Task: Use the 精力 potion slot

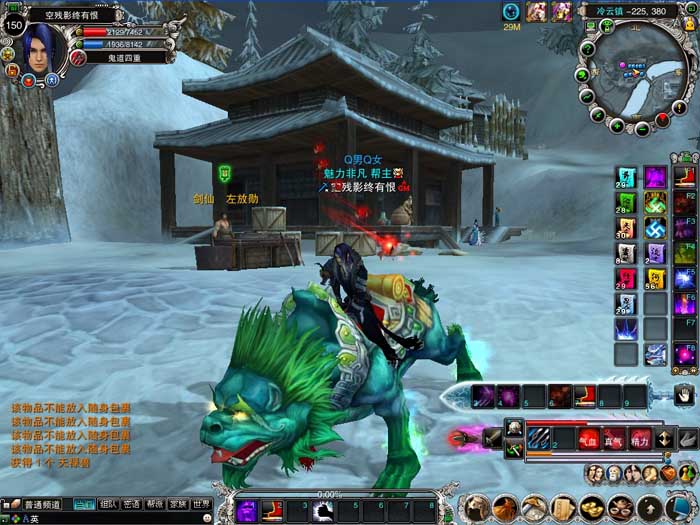Action: click(x=639, y=437)
